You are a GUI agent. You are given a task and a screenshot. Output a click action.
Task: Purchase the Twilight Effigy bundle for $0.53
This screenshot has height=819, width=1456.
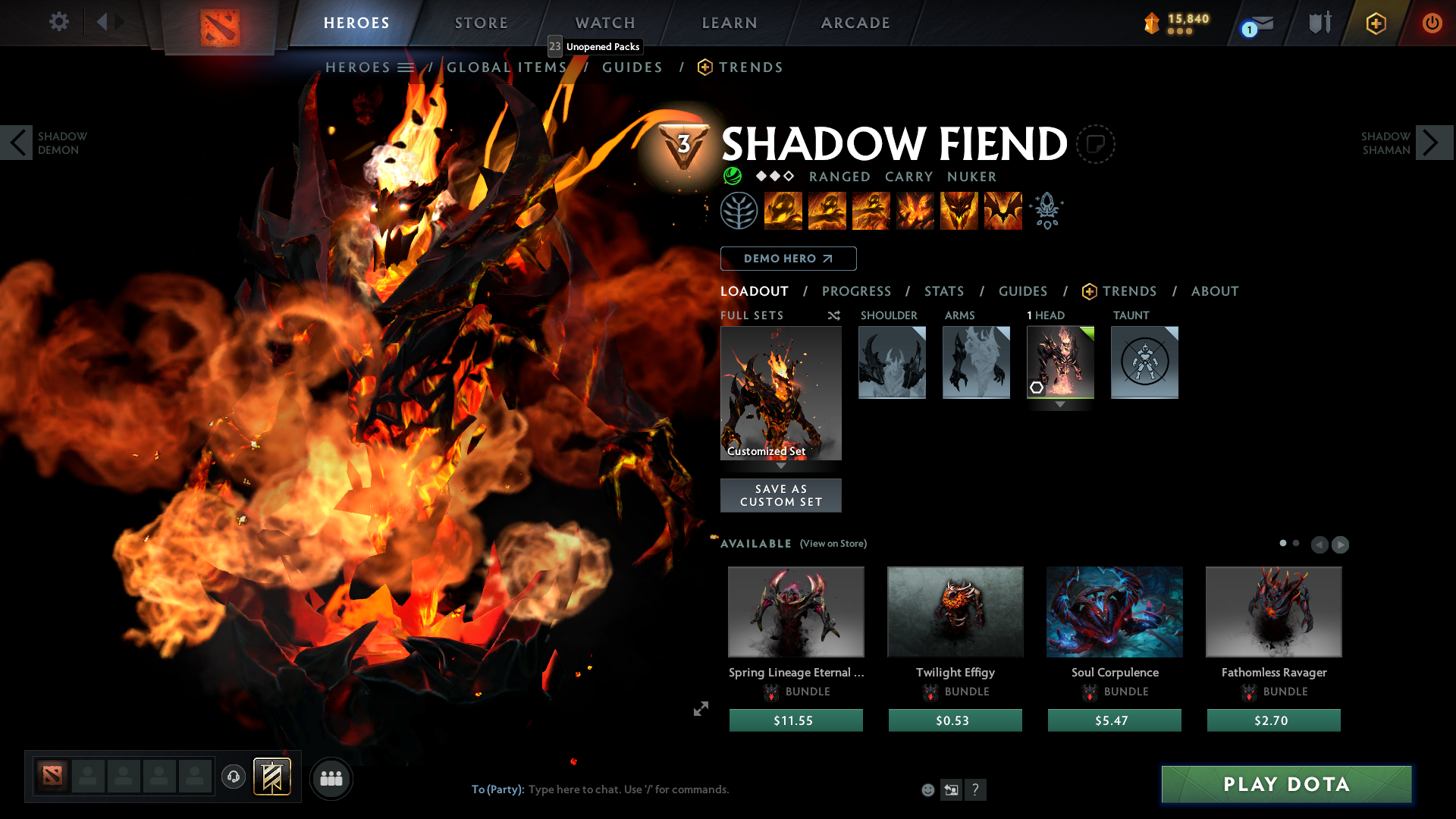tap(955, 720)
